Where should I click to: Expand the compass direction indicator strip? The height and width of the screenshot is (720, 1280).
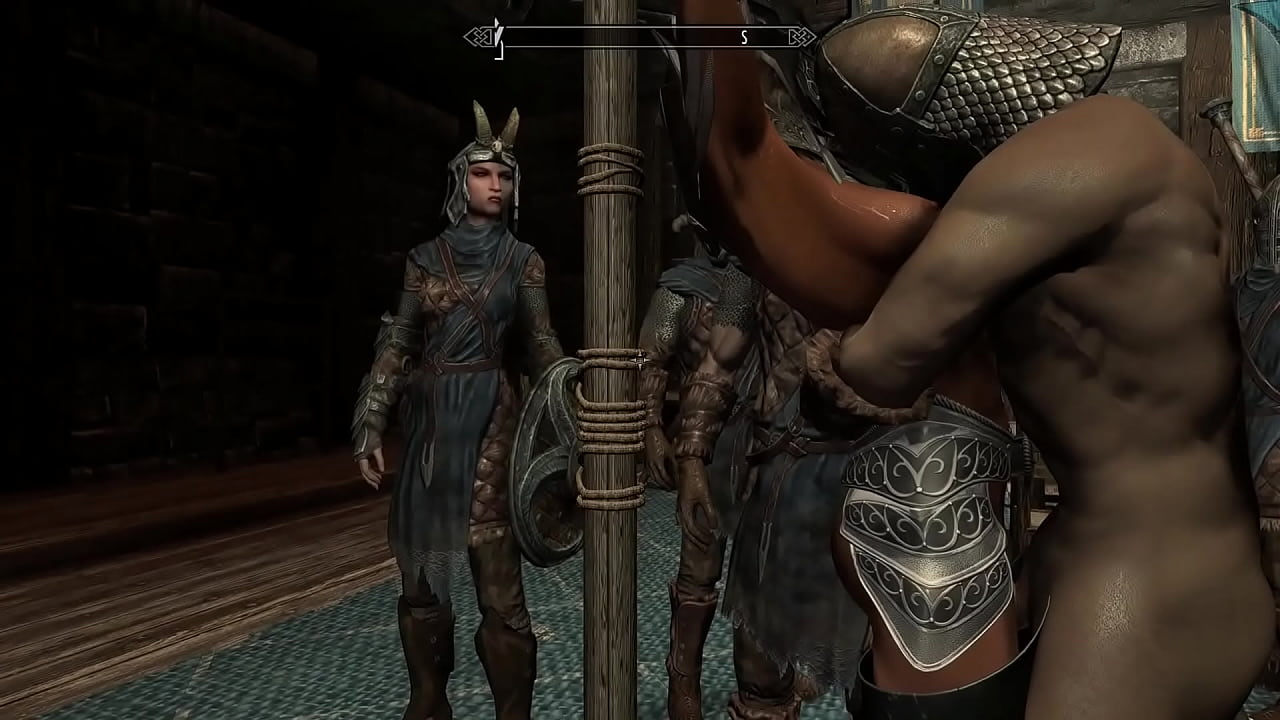[x=640, y=38]
